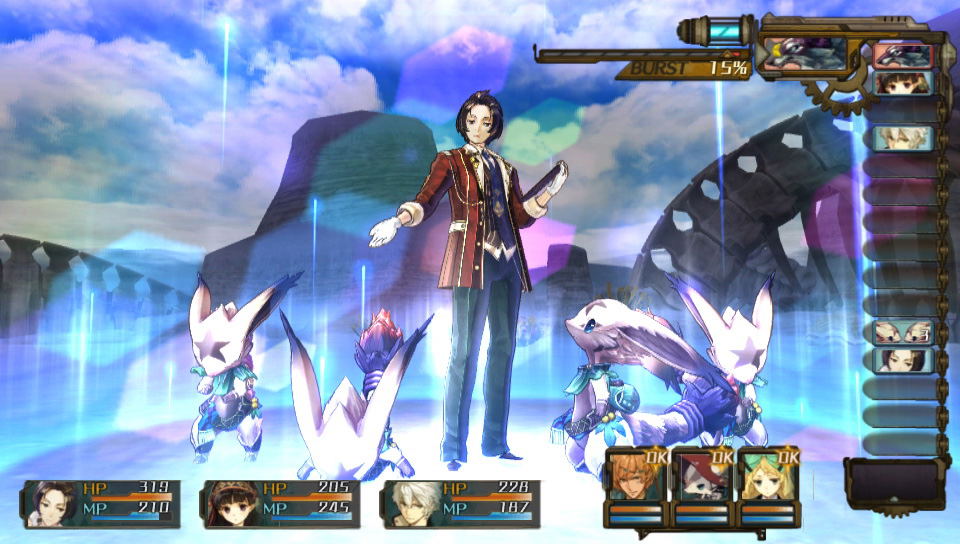This screenshot has height=544, width=960.
Task: Select the brown-haired girl in the turn order
Action: [902, 84]
